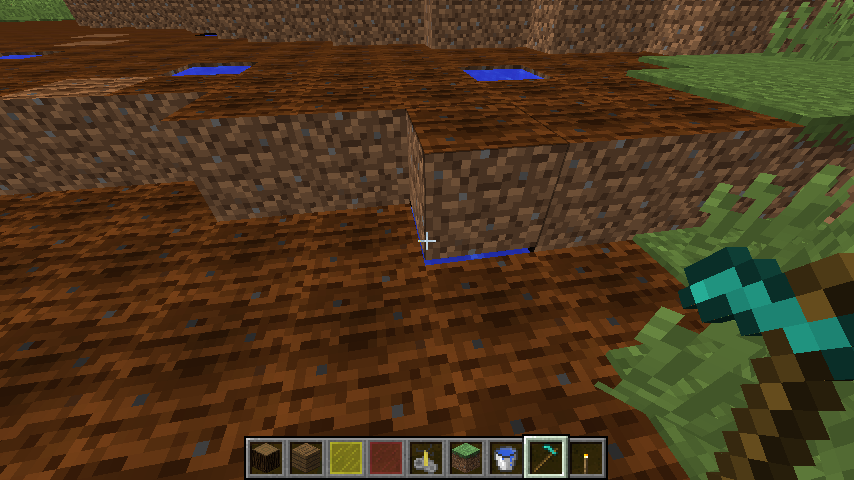
Task: Choose the torch slot
Action: tap(586, 458)
